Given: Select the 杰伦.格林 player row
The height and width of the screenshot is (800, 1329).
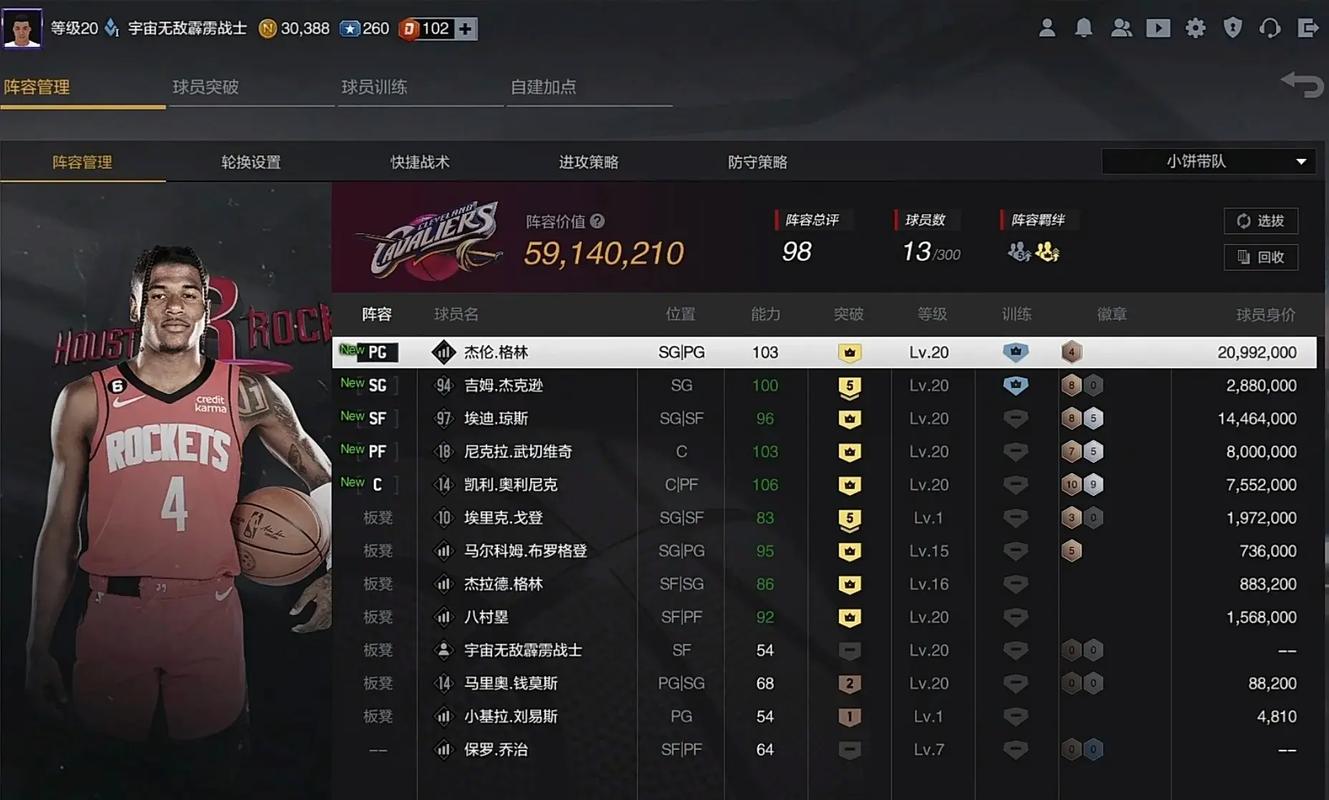Looking at the screenshot, I should point(700,351).
